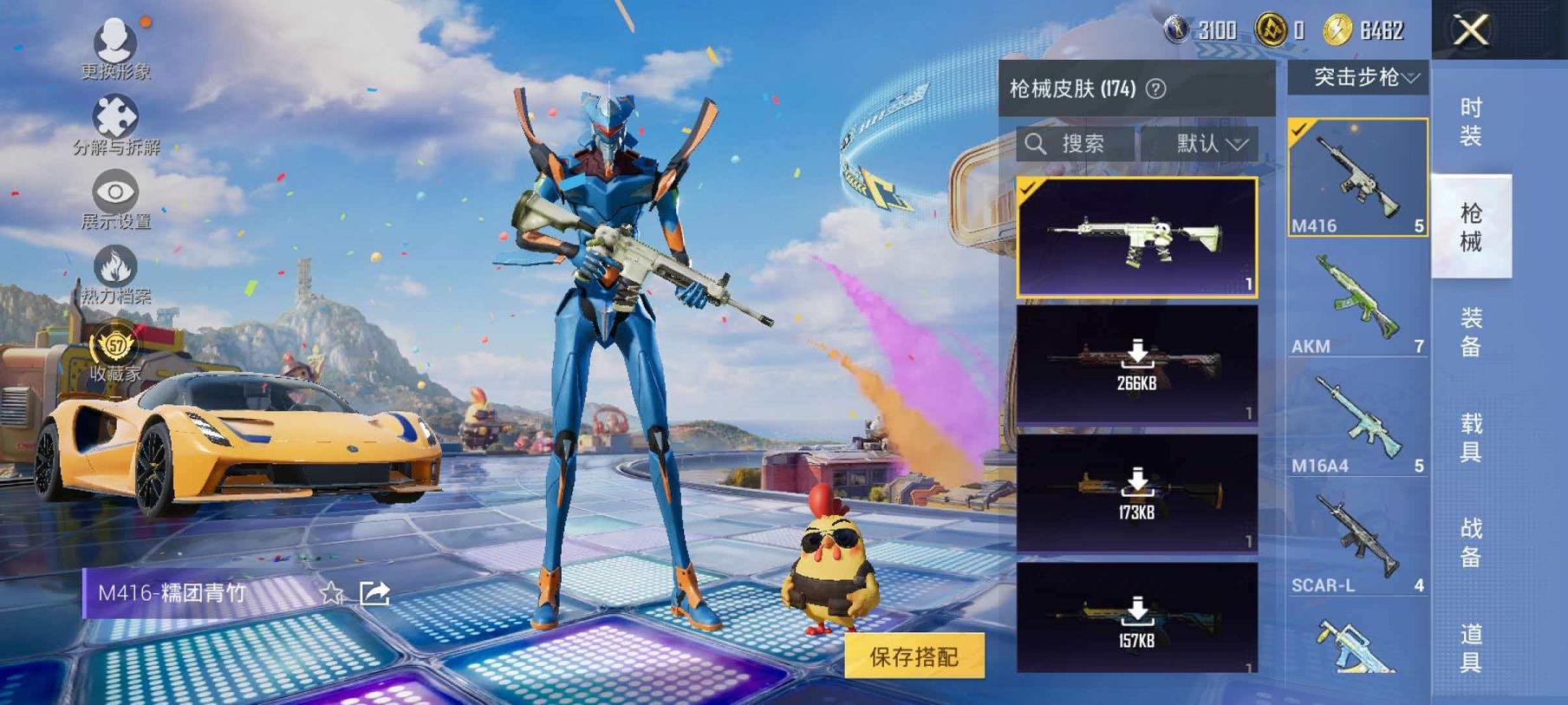Favorite the skin via the star icon

click(x=332, y=593)
